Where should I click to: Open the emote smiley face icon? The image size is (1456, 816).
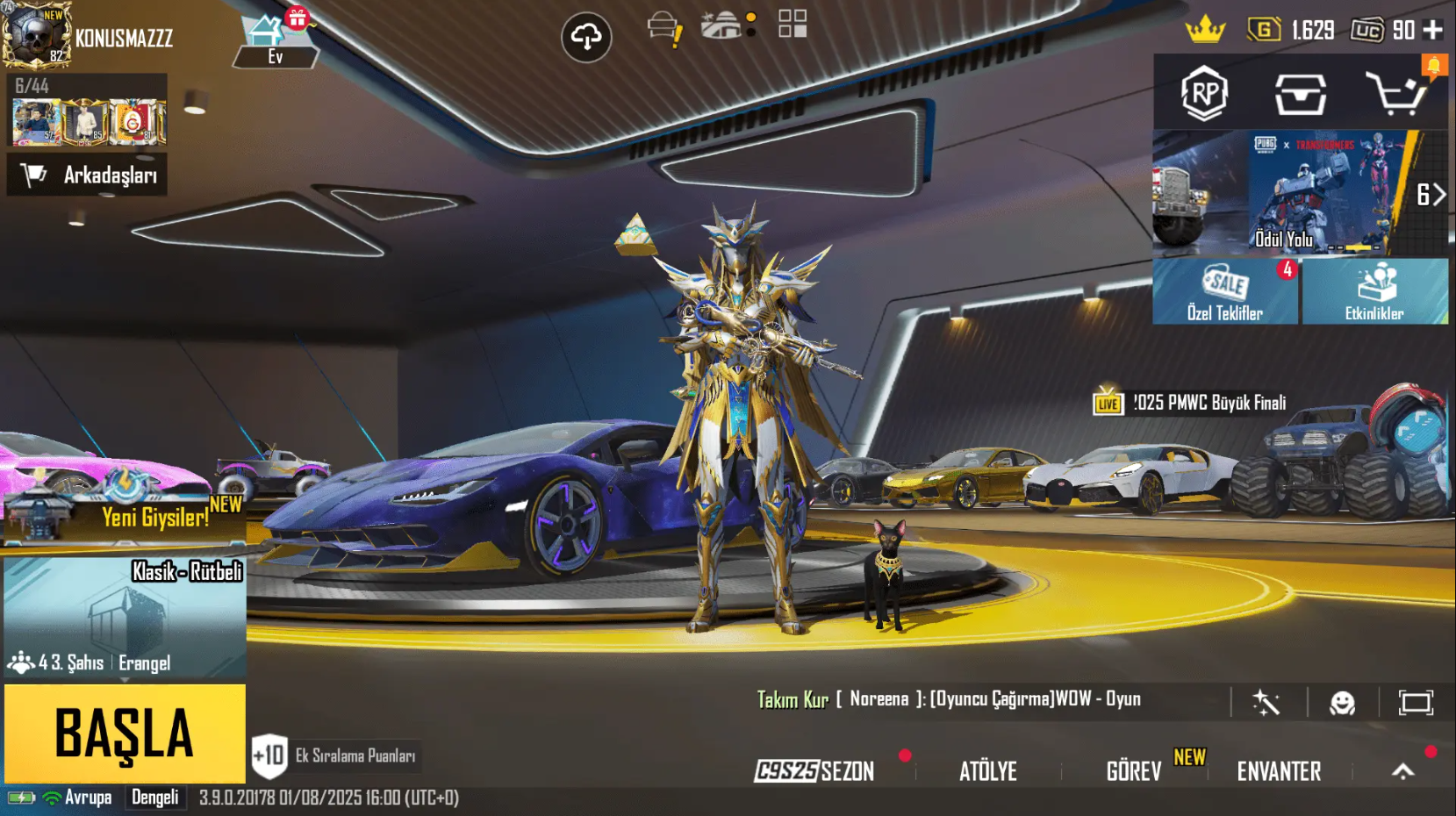pos(1342,703)
